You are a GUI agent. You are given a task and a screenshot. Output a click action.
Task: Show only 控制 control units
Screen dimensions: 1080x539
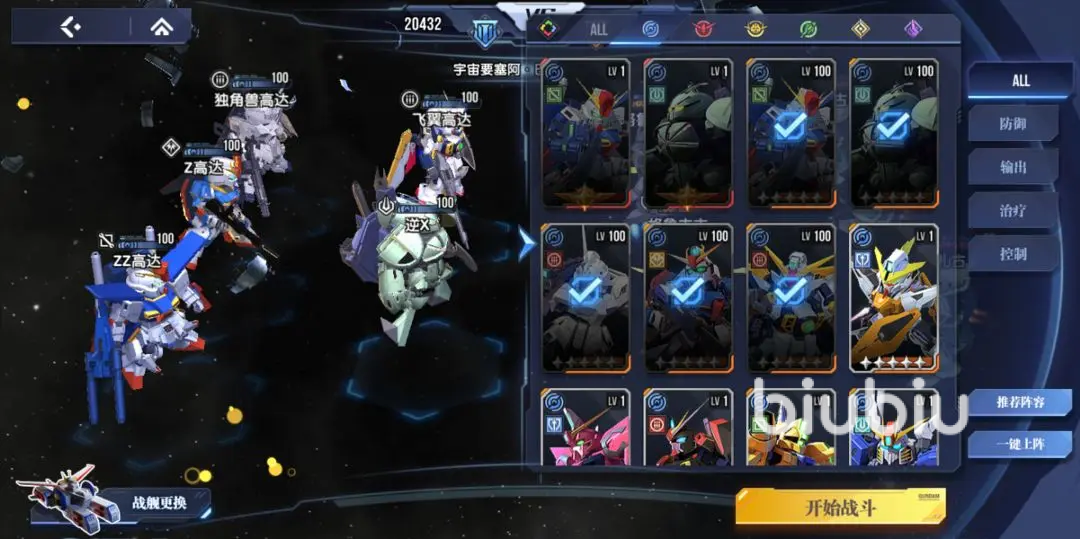click(x=1013, y=254)
